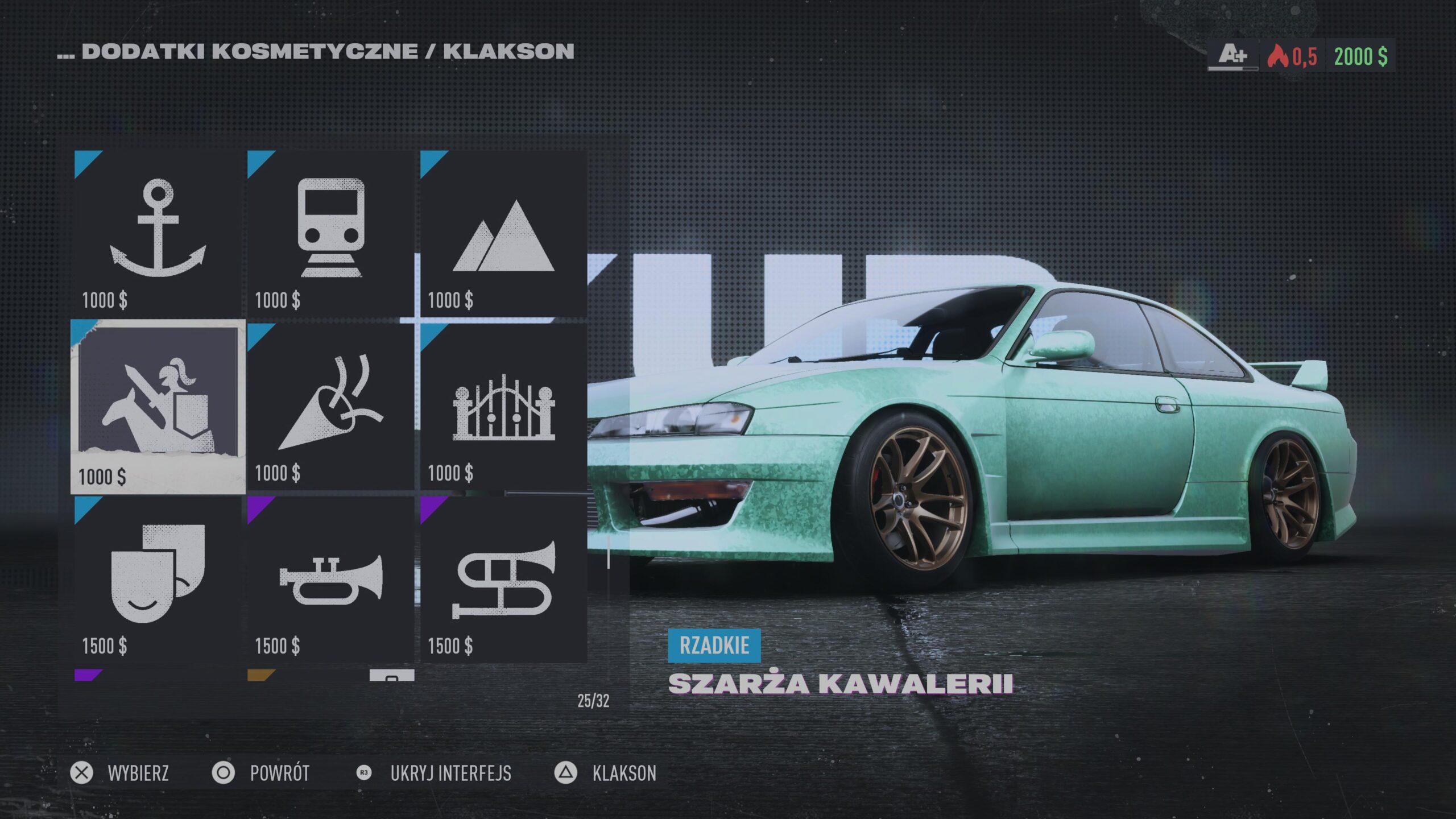This screenshot has width=1456, height=819.
Task: Select the iron gate horn tile
Action: (x=504, y=407)
